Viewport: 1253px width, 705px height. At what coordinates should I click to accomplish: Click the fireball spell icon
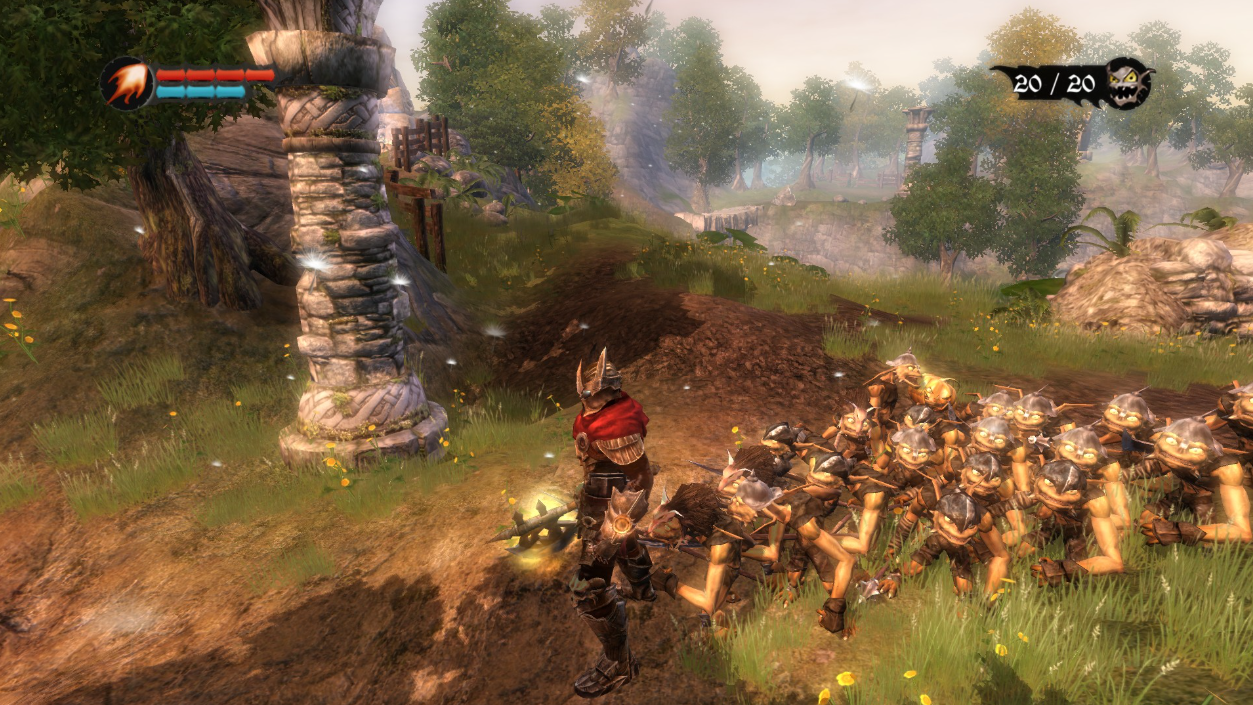(126, 83)
